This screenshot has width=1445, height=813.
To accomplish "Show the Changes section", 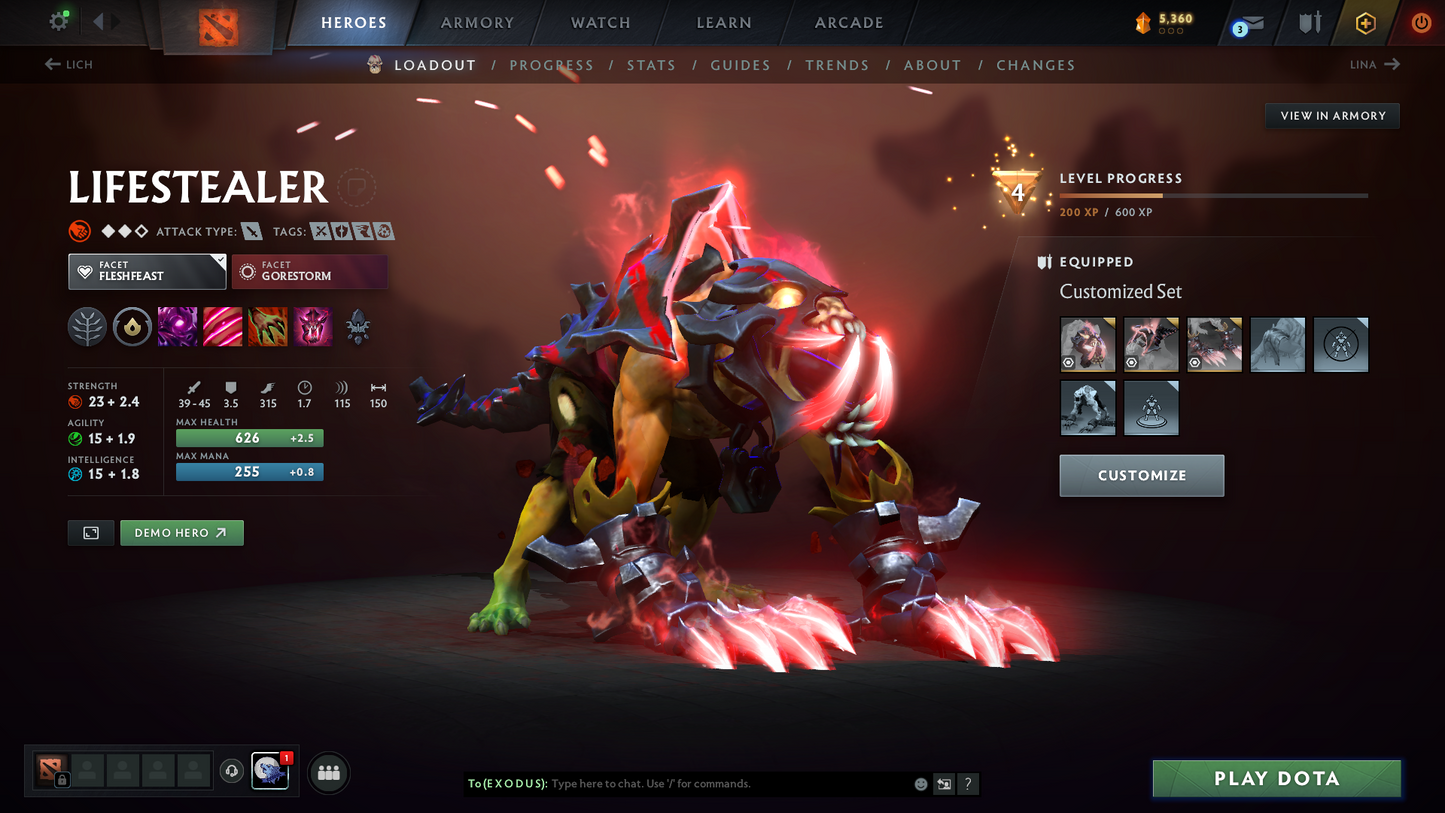I will click(x=1035, y=65).
